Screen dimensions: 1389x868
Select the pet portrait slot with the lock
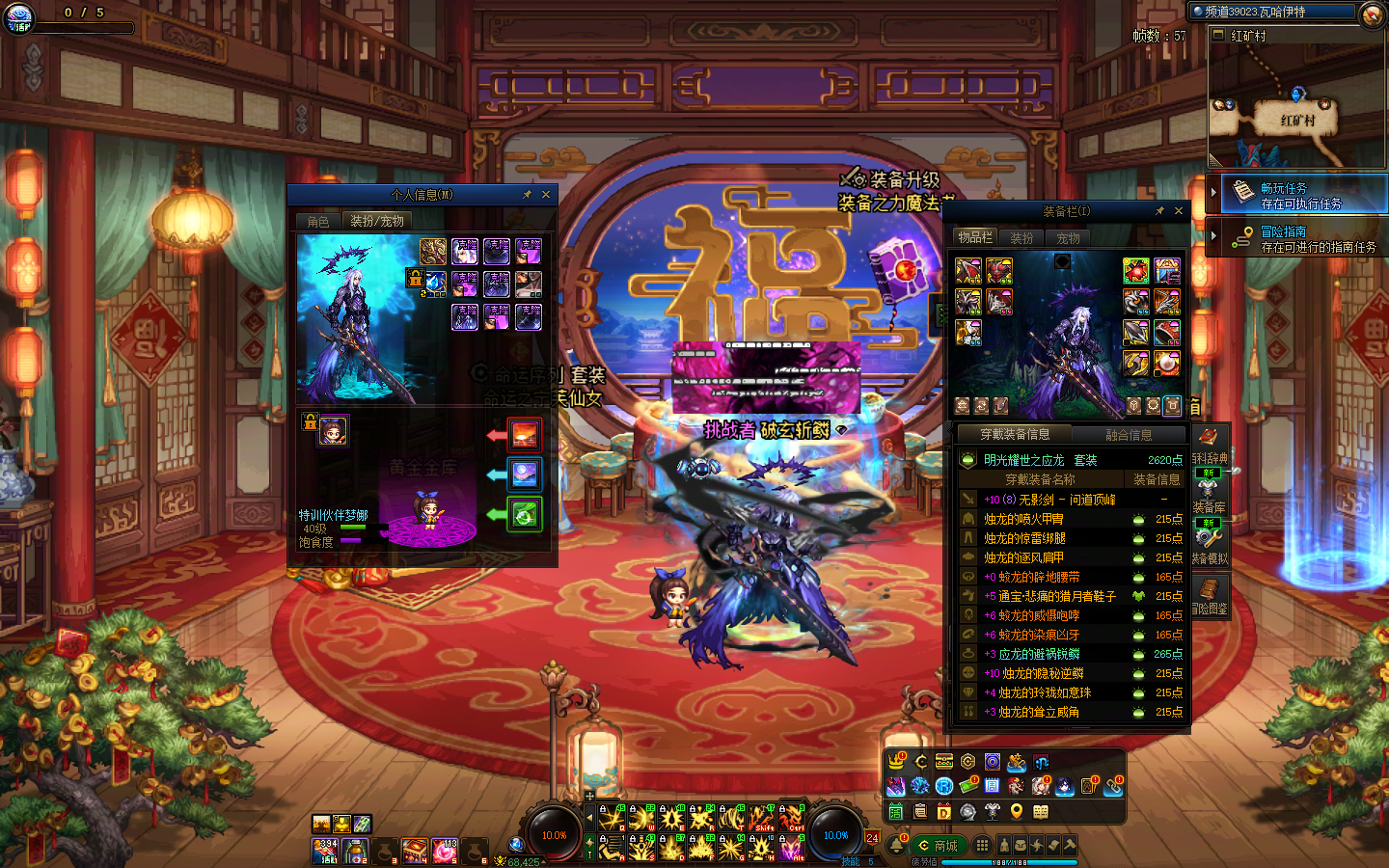pyautogui.click(x=333, y=430)
